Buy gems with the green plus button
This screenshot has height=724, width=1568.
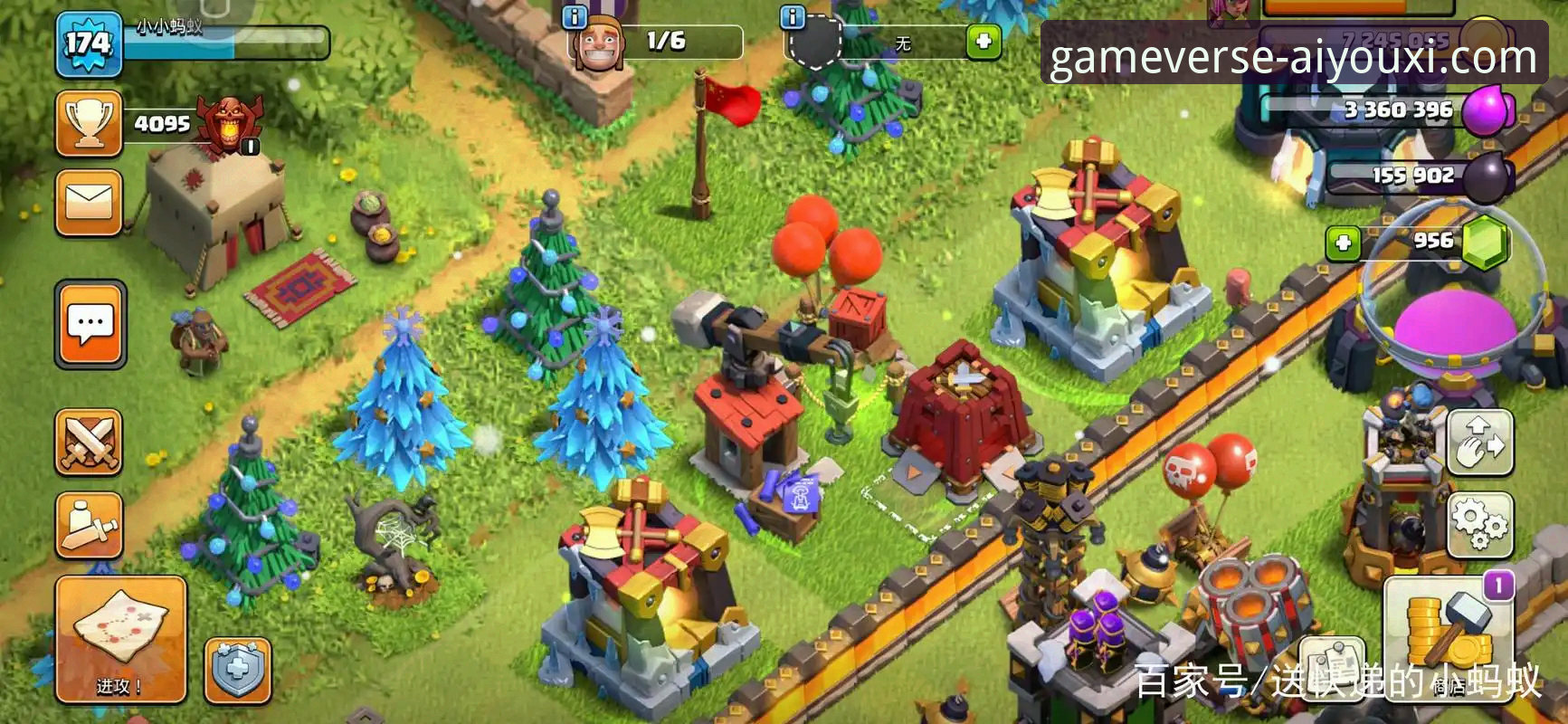pyautogui.click(x=1343, y=243)
